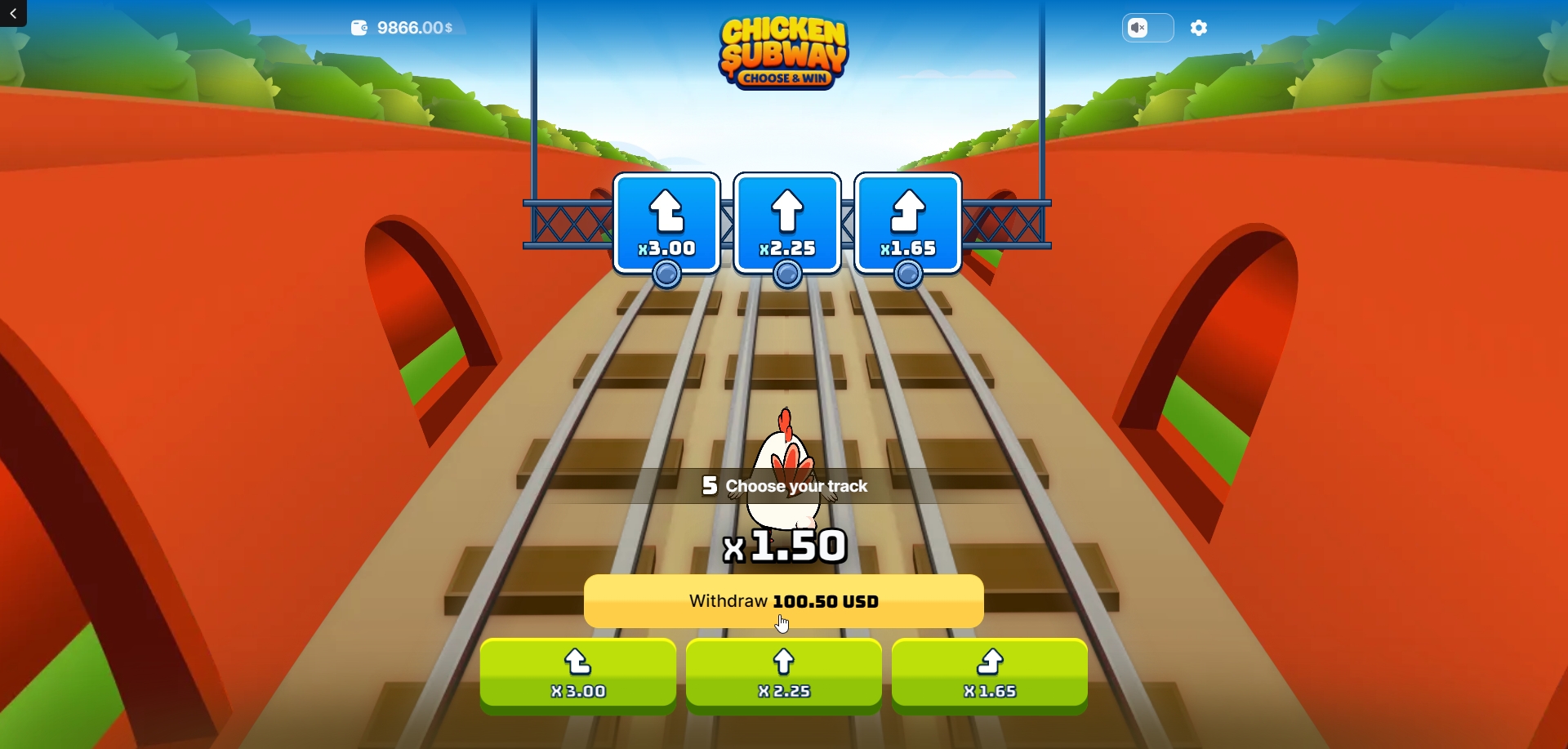The width and height of the screenshot is (1568, 749).
Task: Choose the green X2.25 track button
Action: (x=783, y=675)
